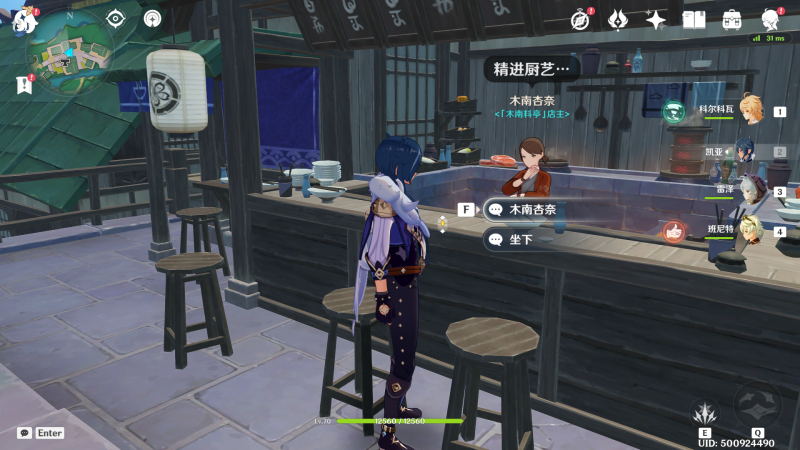Image resolution: width=800 pixels, height=450 pixels.
Task: Open the backpack icon in the top bar
Action: click(732, 20)
